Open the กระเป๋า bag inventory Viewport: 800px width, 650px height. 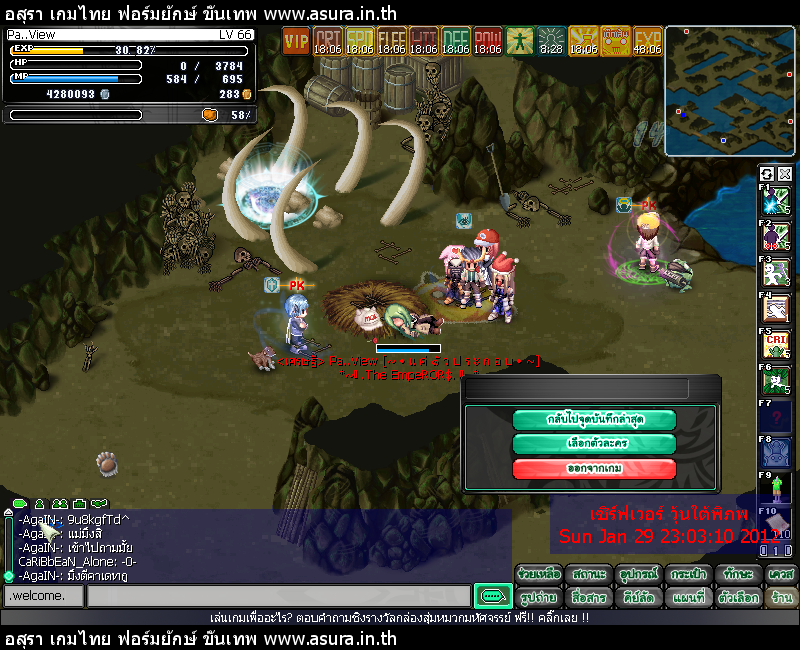(x=688, y=574)
